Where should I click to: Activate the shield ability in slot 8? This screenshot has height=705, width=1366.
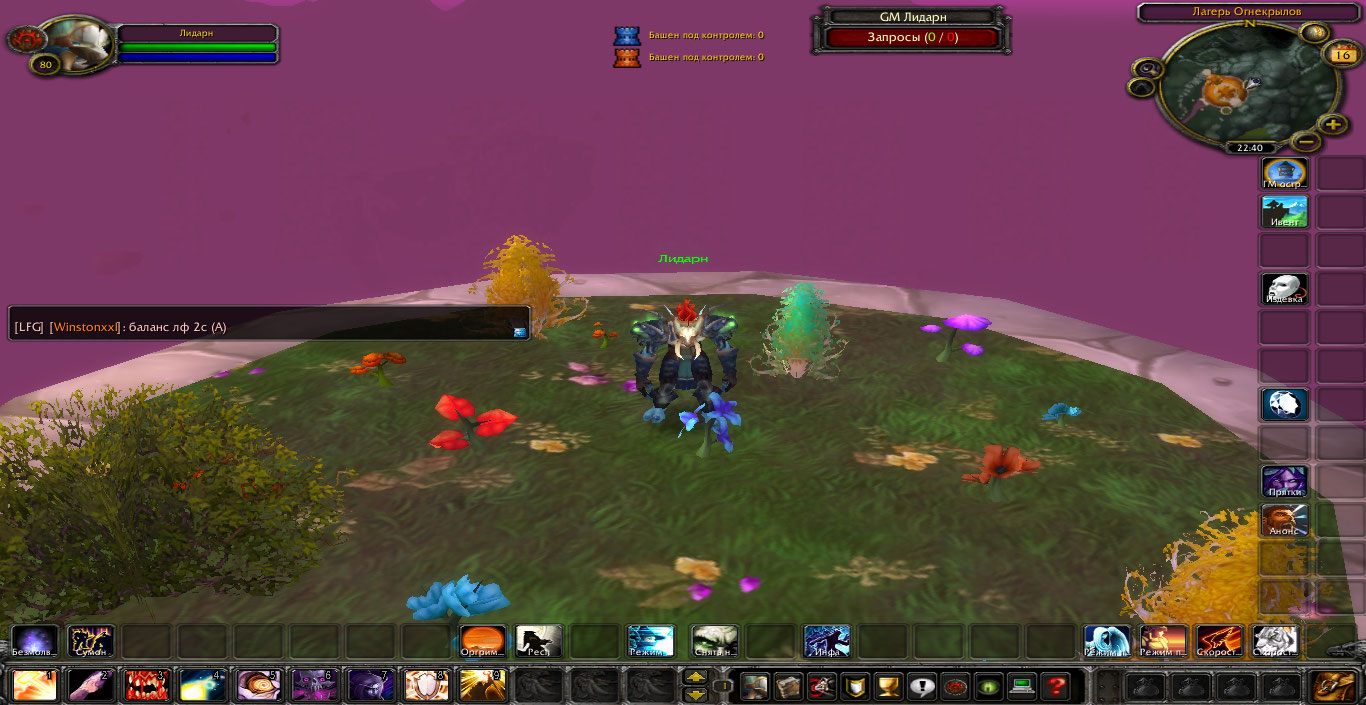pyautogui.click(x=426, y=686)
